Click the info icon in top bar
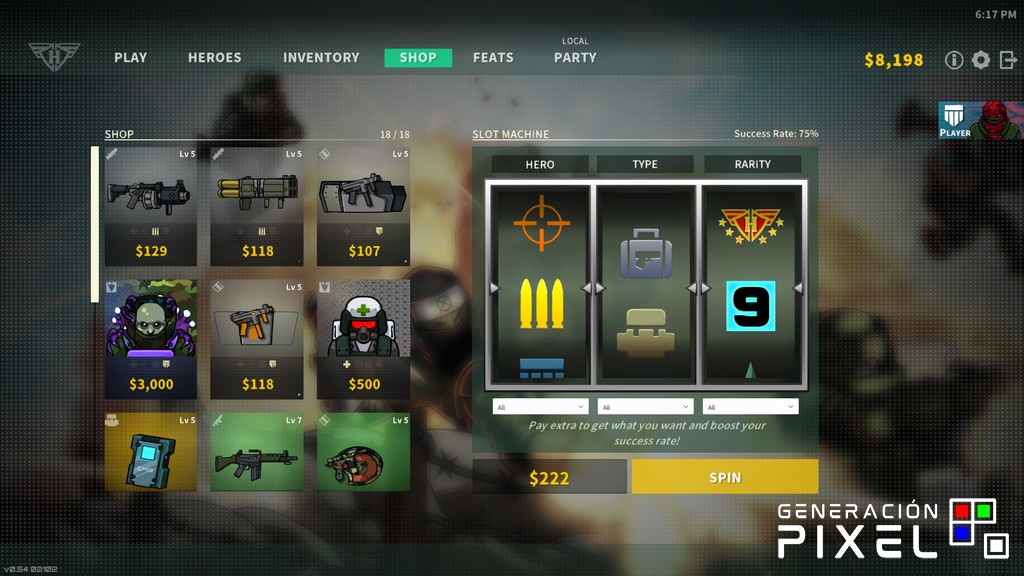Image resolution: width=1024 pixels, height=576 pixels. 954,60
